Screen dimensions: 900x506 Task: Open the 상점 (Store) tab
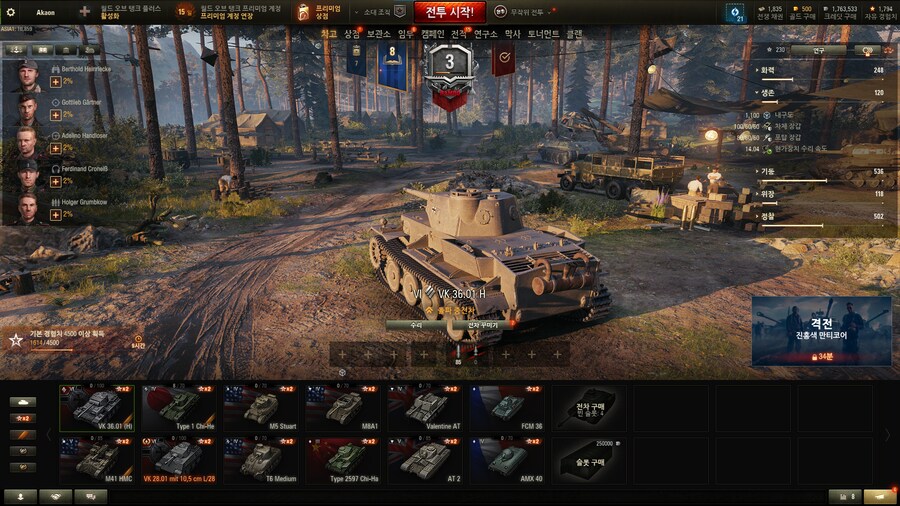click(352, 34)
